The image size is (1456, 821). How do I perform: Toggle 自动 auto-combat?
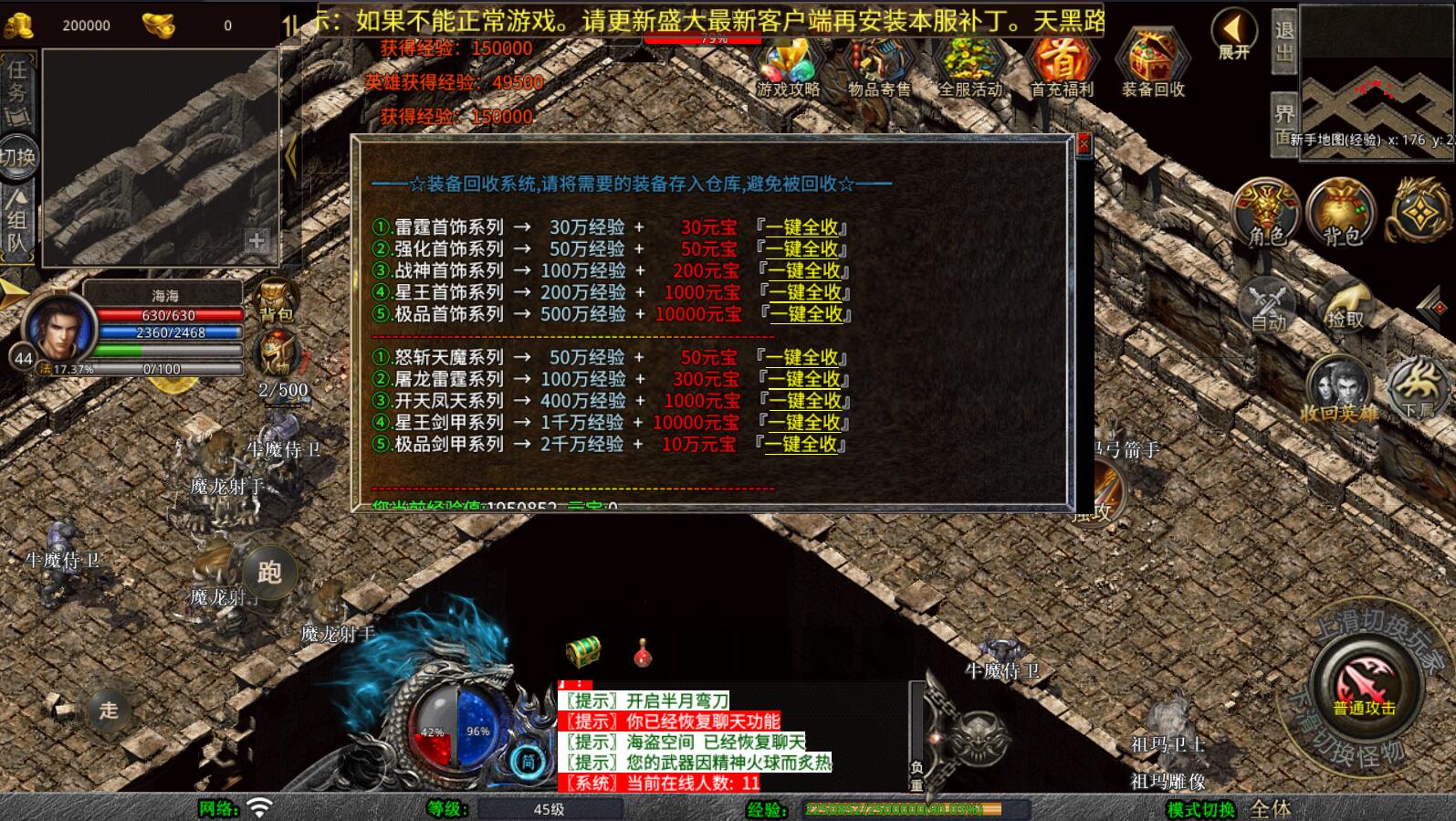[x=1268, y=306]
